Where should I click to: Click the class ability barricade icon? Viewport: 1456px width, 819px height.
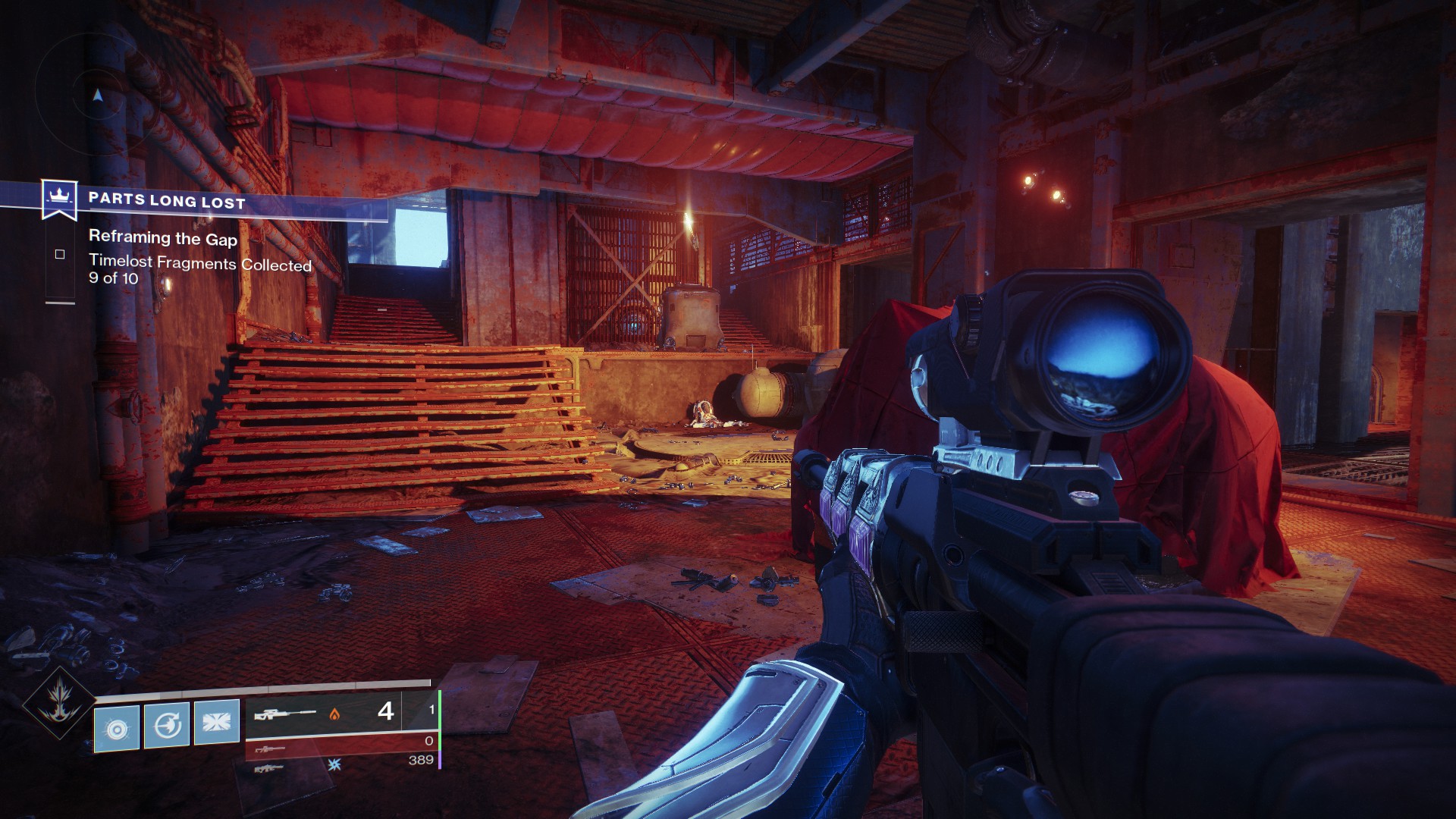(217, 724)
